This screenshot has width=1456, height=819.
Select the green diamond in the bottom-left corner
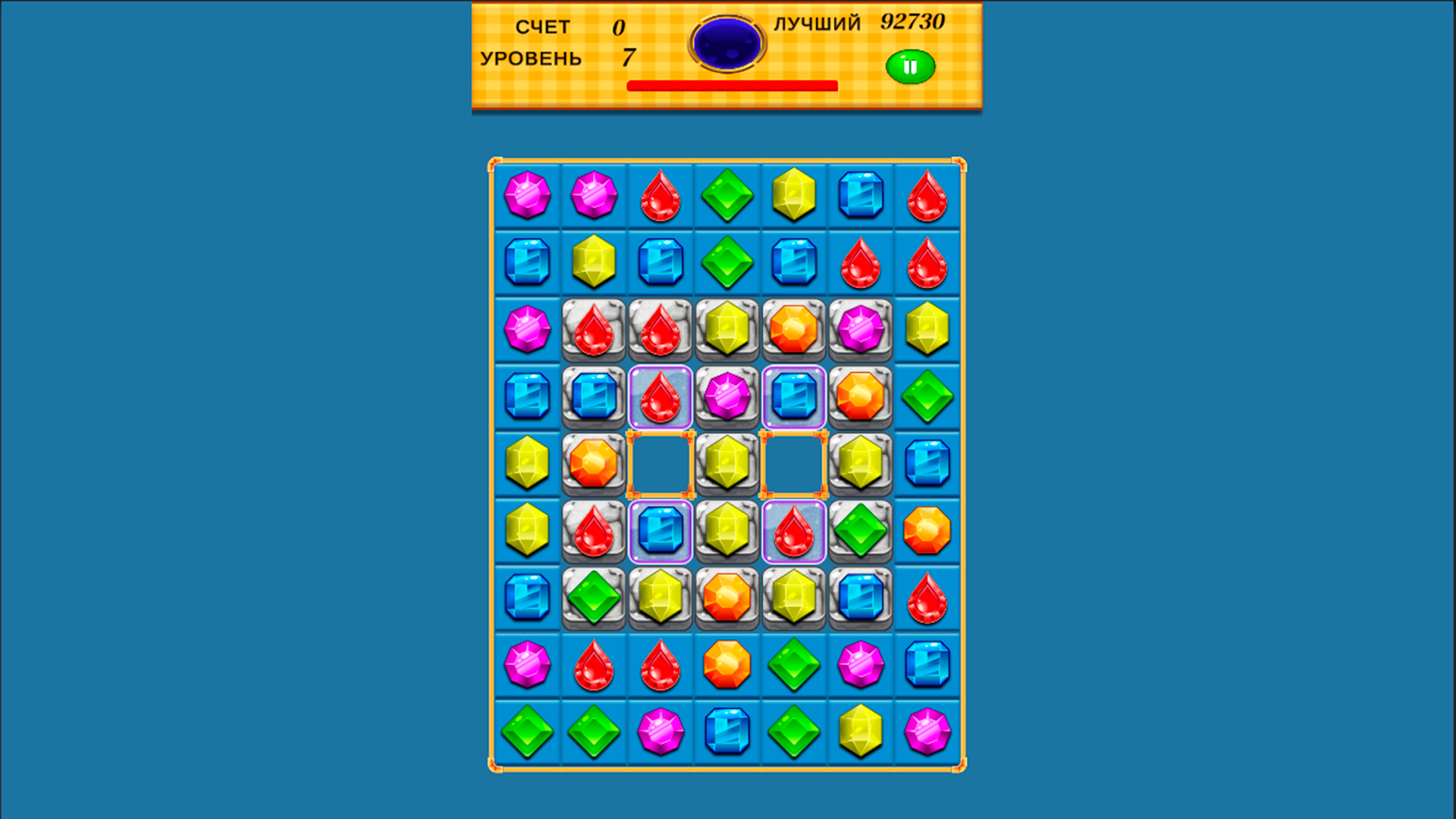pyautogui.click(x=527, y=730)
